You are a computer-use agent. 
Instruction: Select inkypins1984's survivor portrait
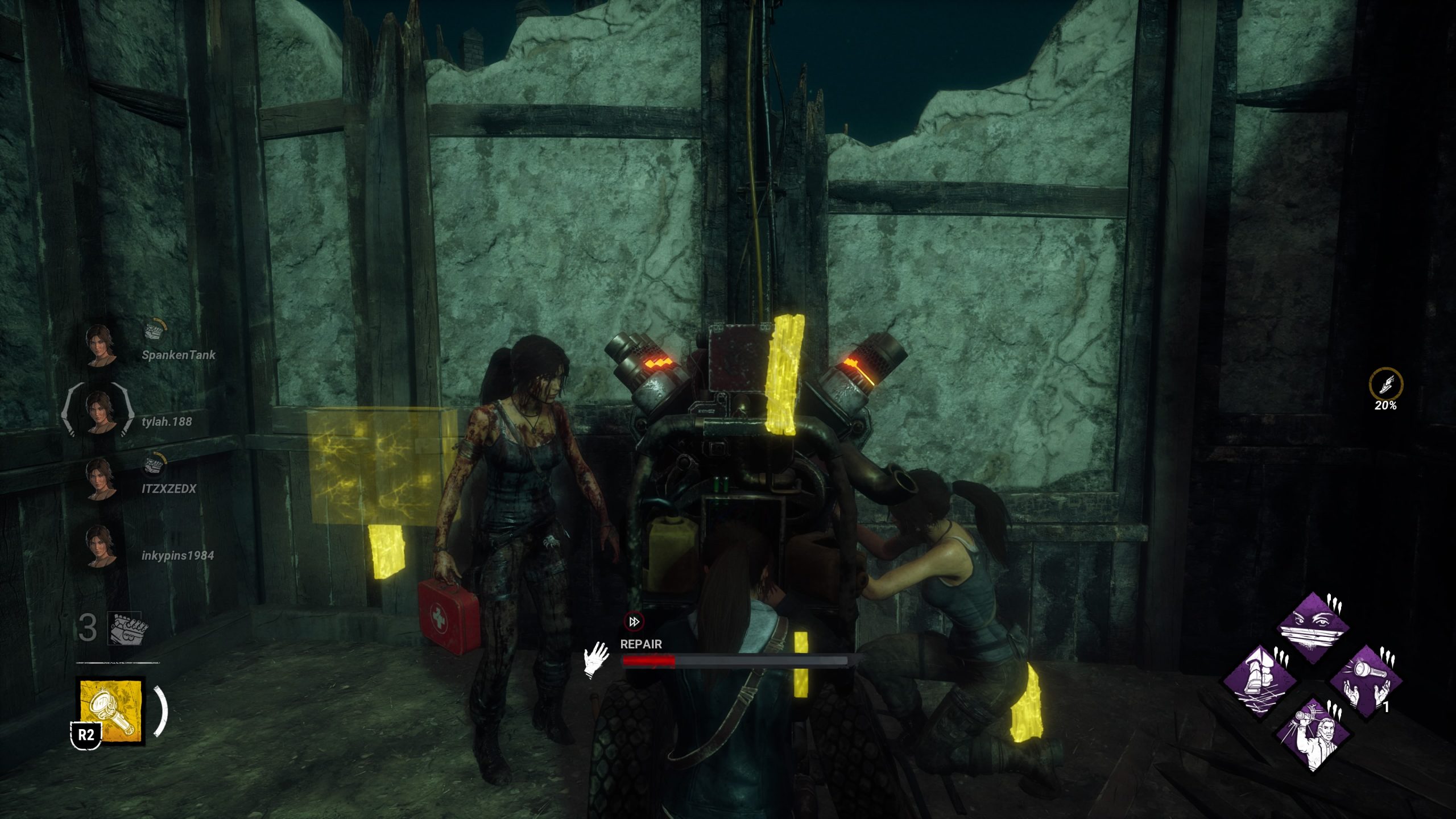click(x=101, y=545)
